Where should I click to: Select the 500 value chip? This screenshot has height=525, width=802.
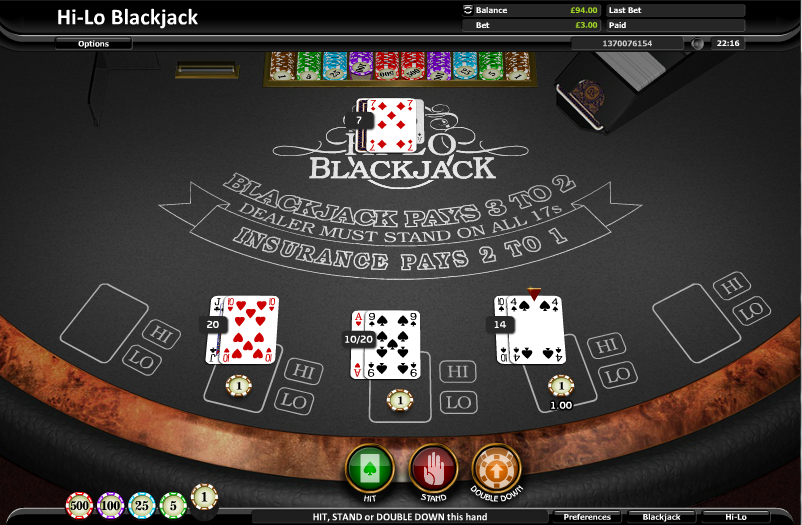click(x=79, y=504)
